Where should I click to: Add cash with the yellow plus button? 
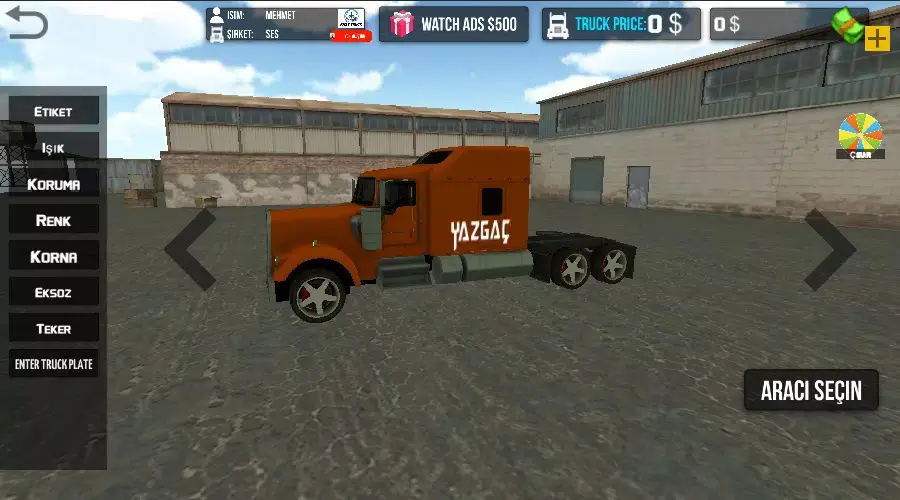[877, 38]
